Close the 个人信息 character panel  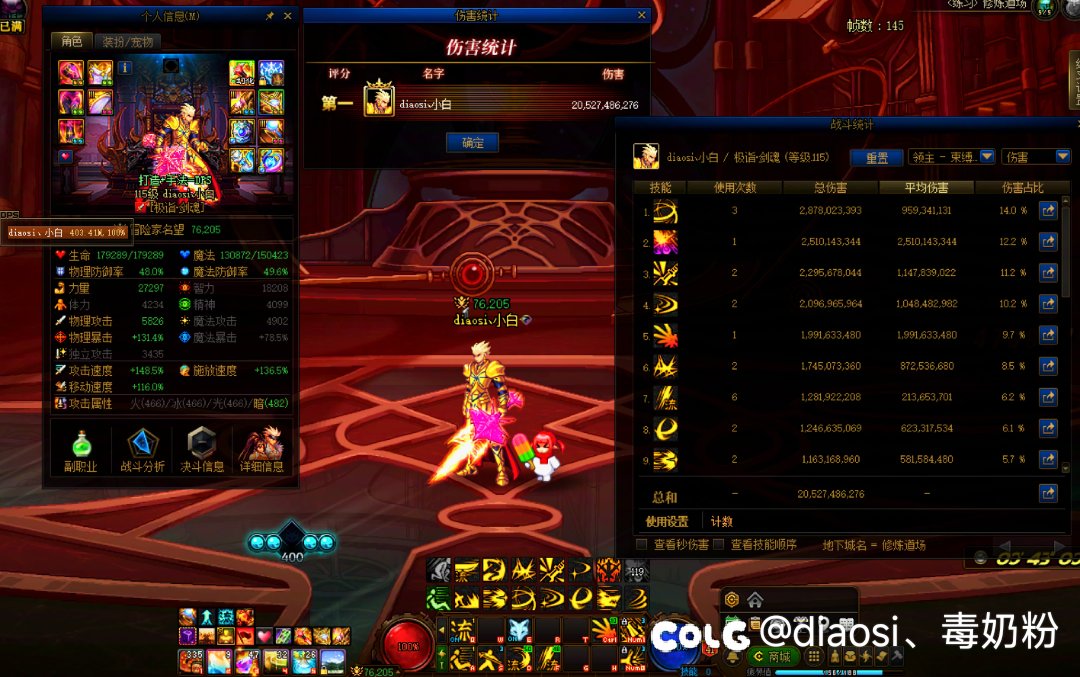click(x=288, y=16)
